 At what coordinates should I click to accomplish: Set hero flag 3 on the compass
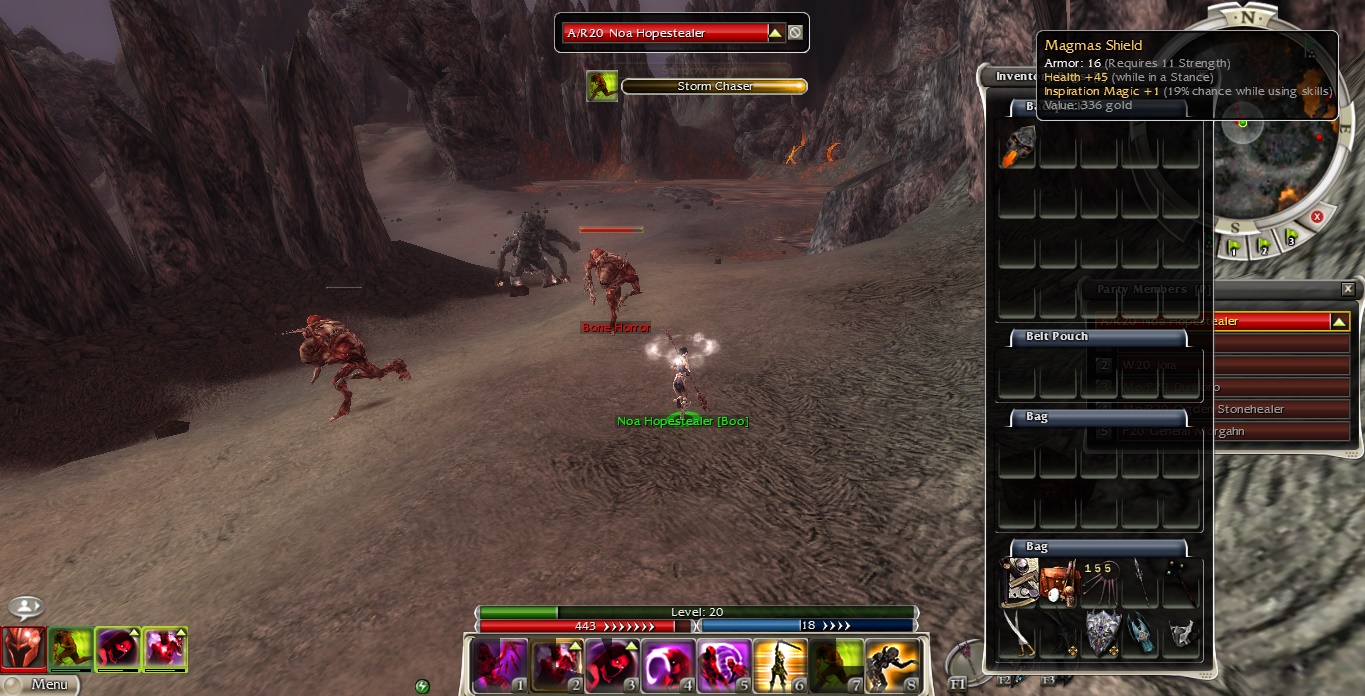[x=1291, y=238]
